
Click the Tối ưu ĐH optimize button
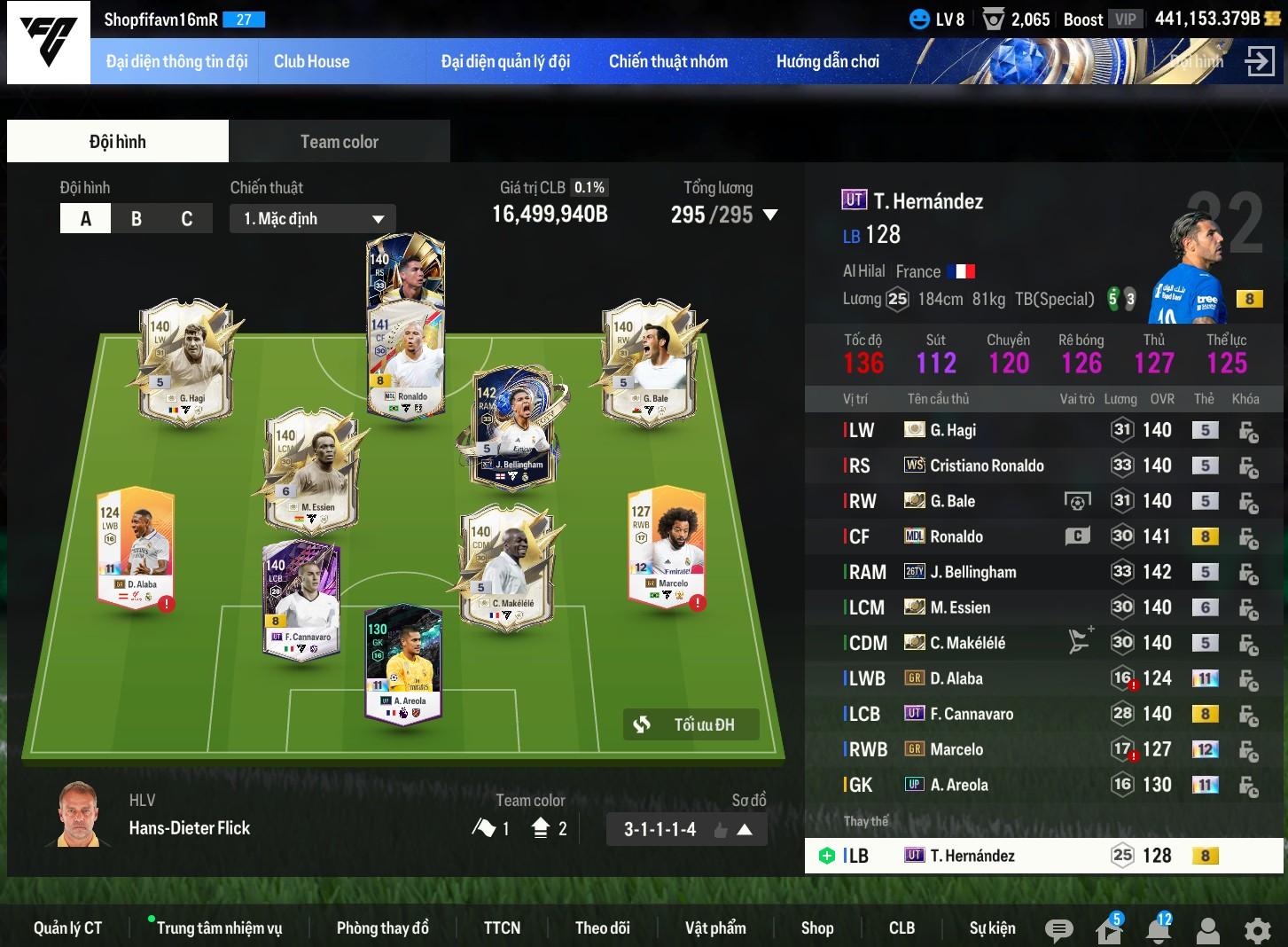click(691, 724)
